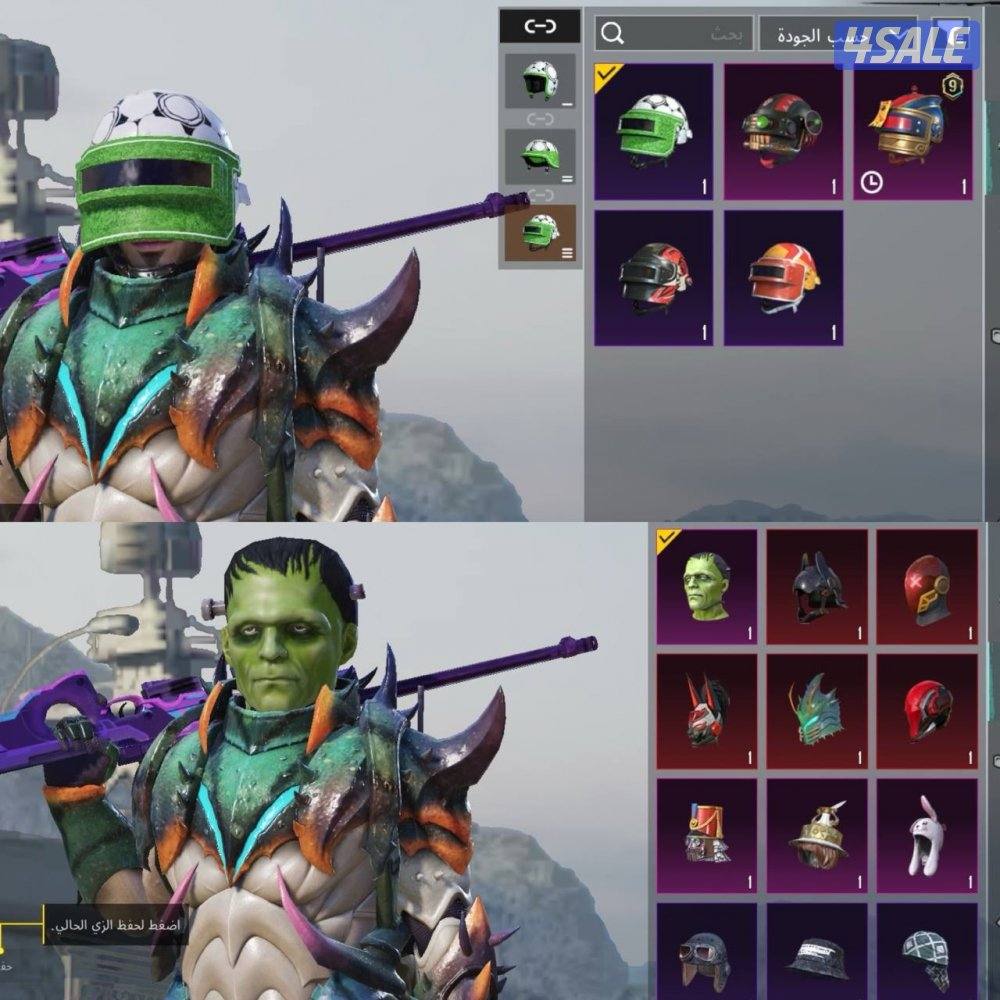Select the nutcracker soldier hat
This screenshot has width=1000, height=1000.
707,836
